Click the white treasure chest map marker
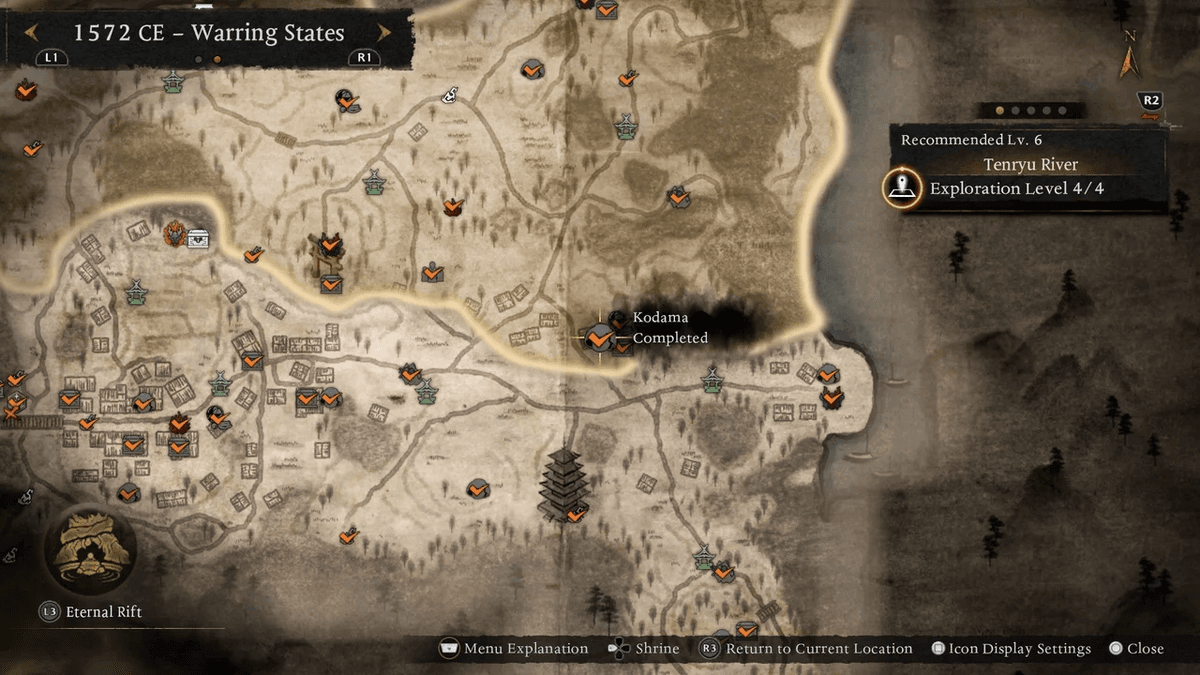The image size is (1200, 675). tap(198, 238)
